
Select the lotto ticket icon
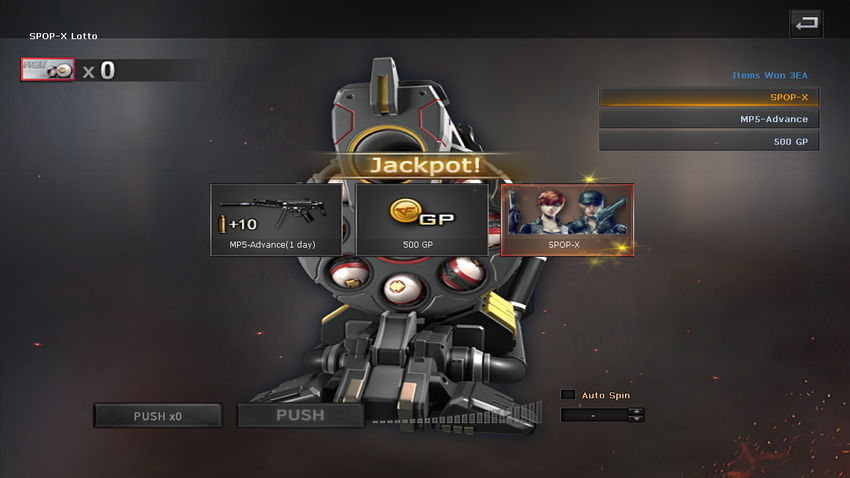48,69
